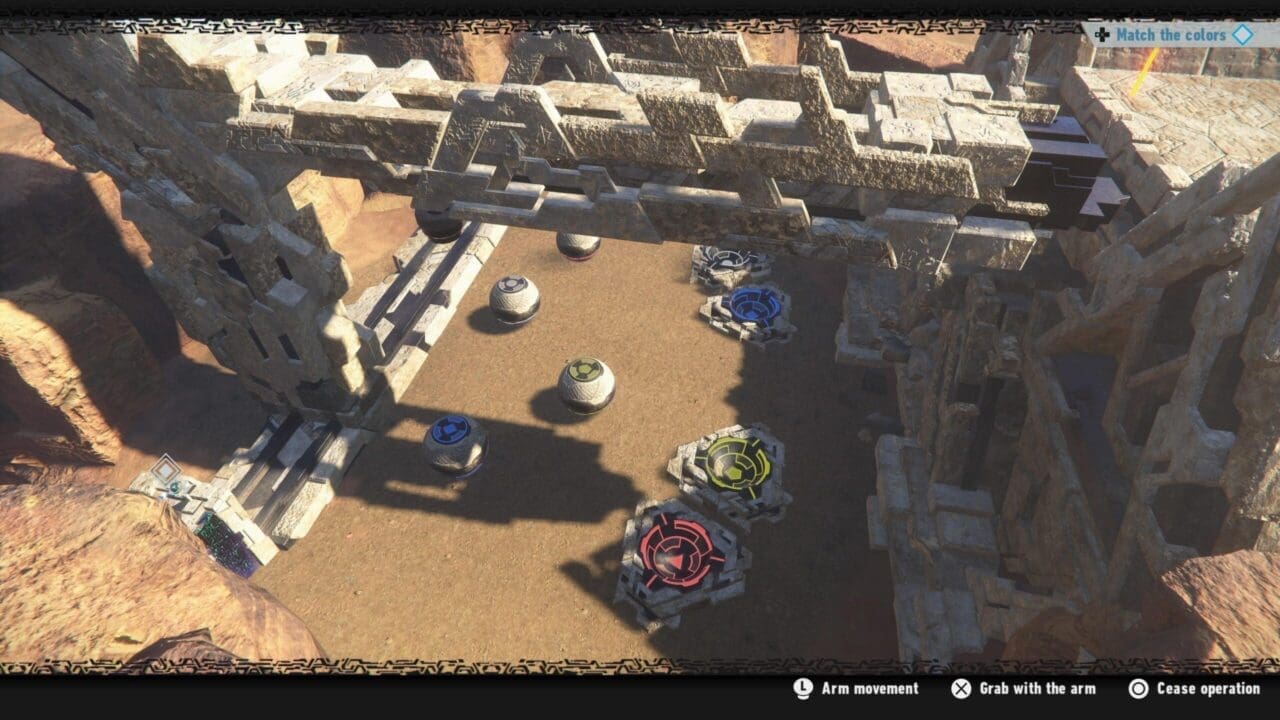Open the "Match the colors" objective tracker
Image resolution: width=1280 pixels, height=720 pixels.
[1170, 35]
